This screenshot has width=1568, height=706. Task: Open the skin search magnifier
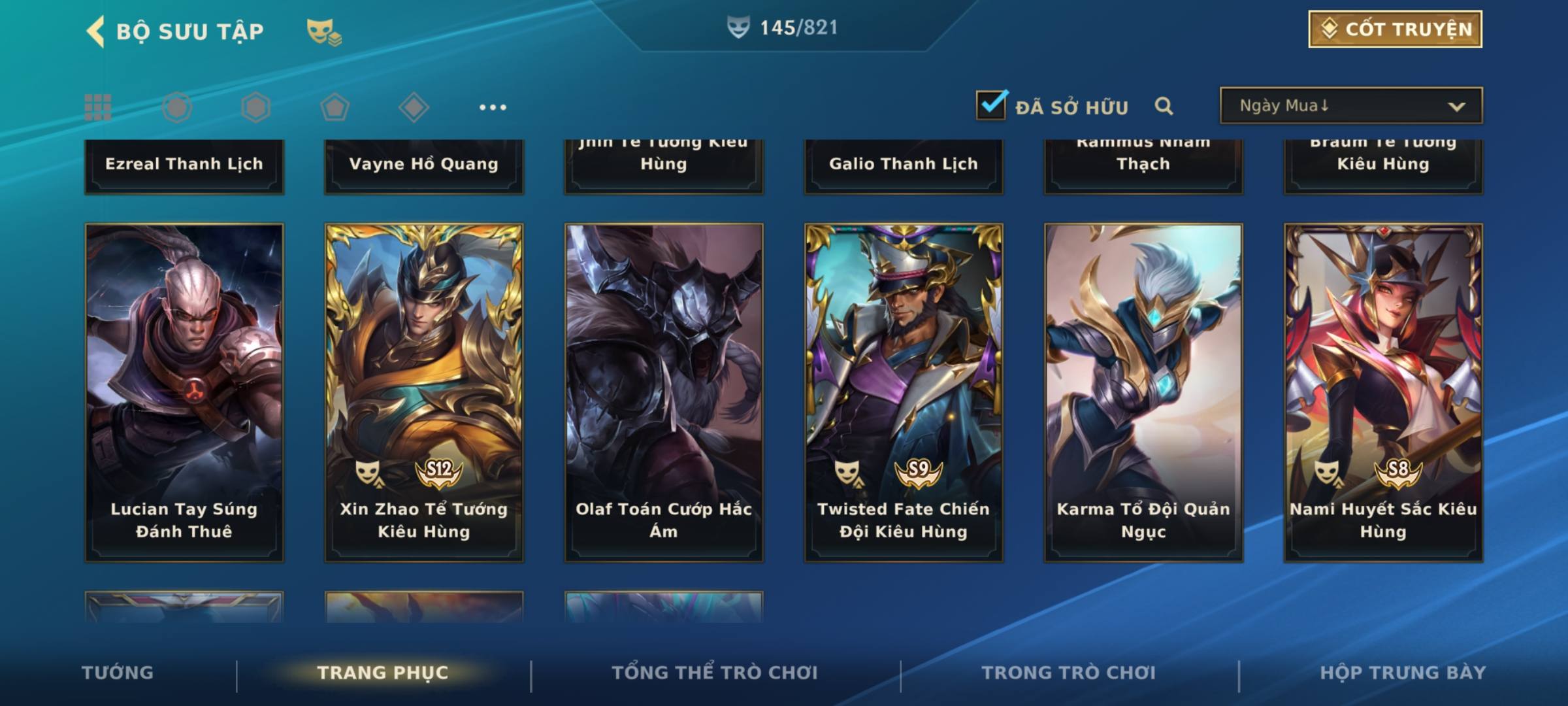[x=1164, y=106]
